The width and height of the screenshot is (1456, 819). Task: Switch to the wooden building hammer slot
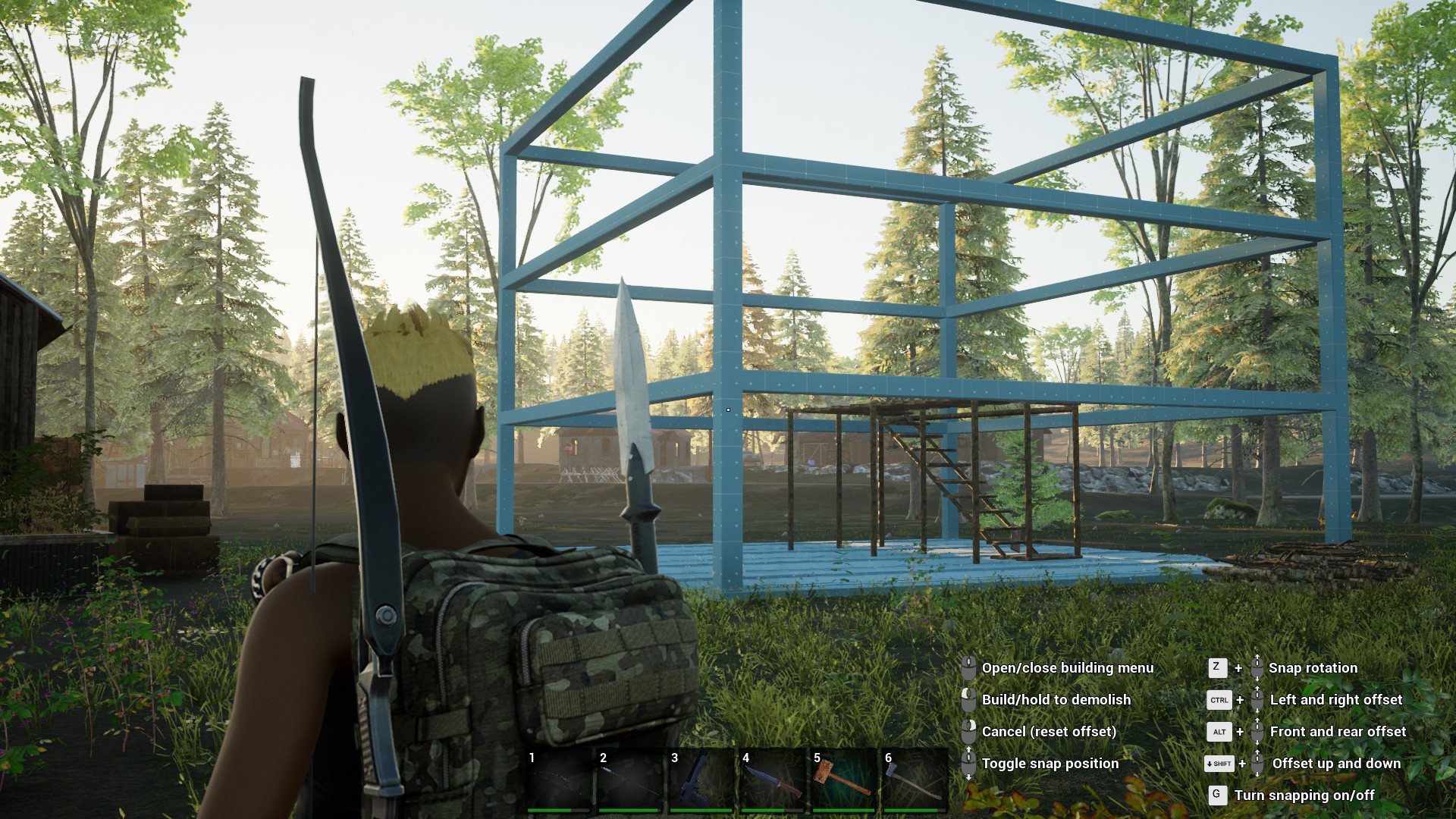coord(844,780)
